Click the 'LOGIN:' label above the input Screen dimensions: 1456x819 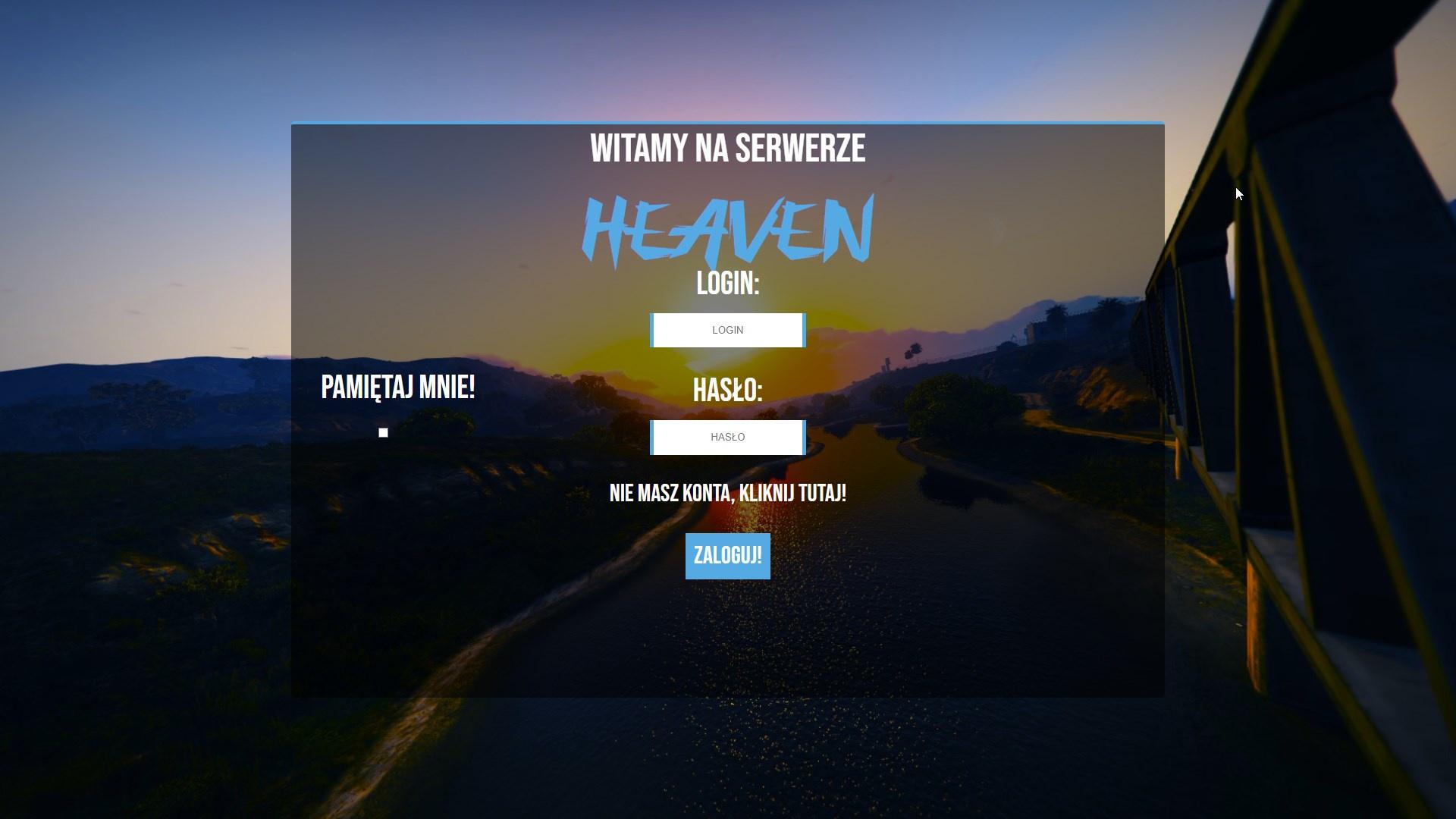(727, 284)
